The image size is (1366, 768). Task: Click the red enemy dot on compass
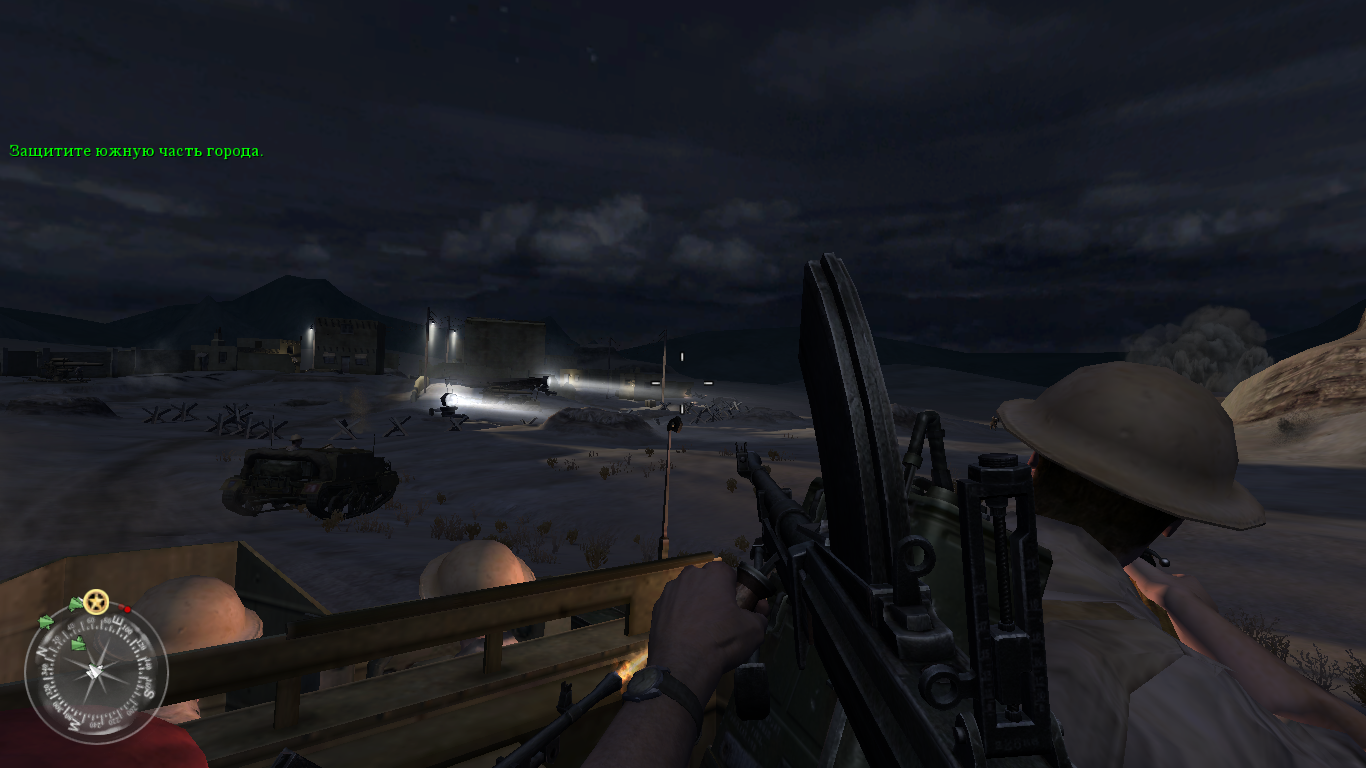[127, 609]
